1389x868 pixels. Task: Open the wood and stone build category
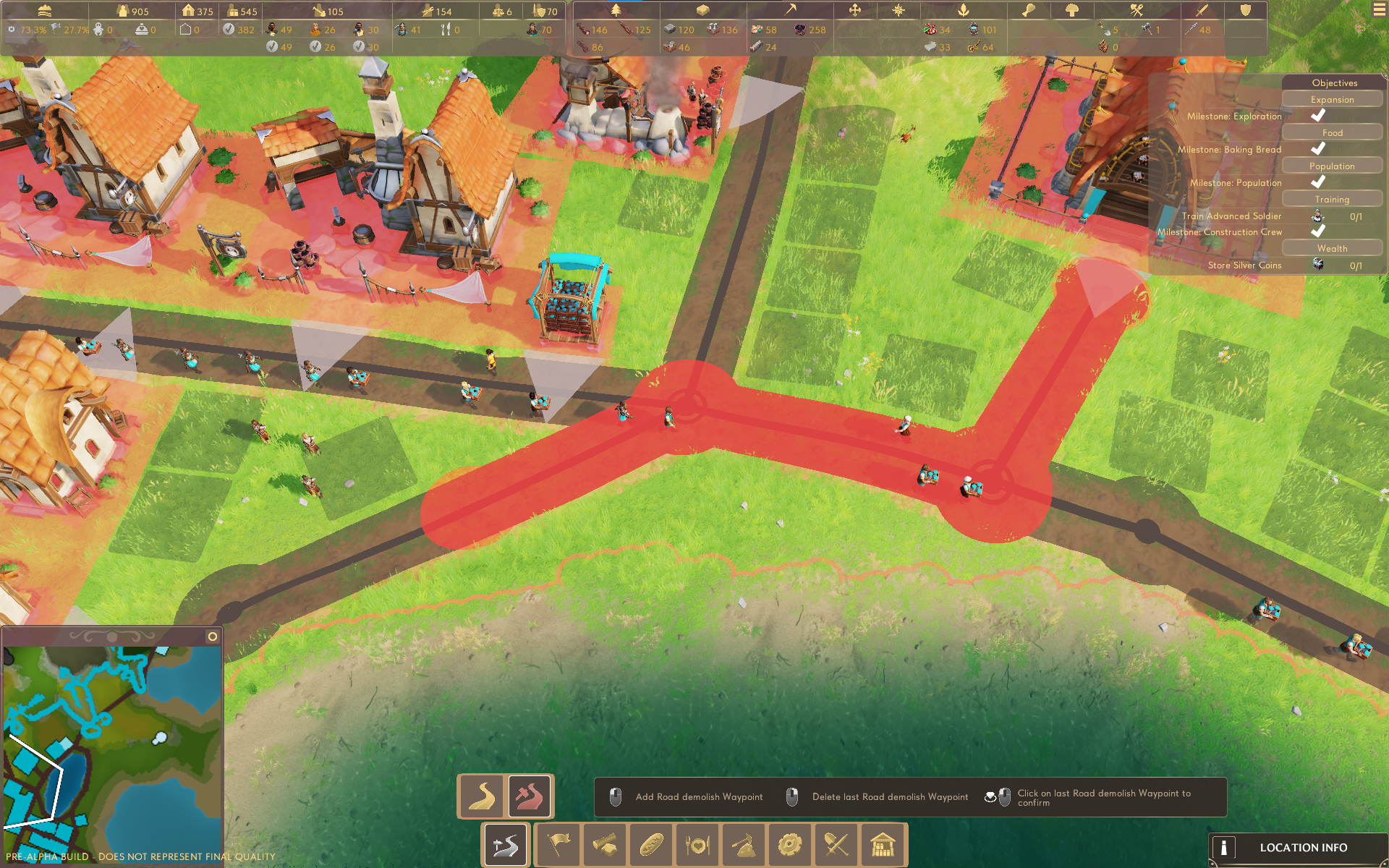[605, 844]
